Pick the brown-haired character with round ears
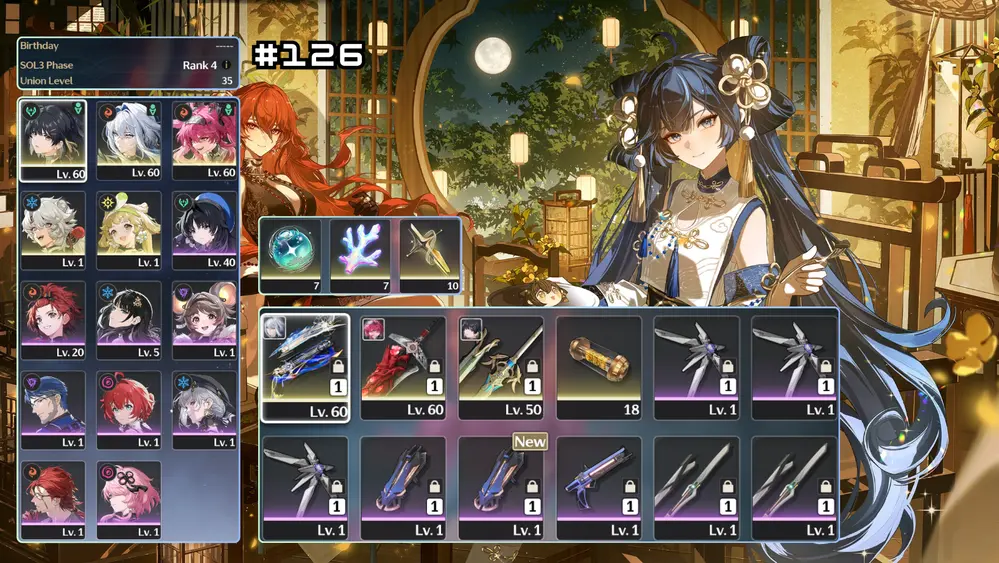 [x=205, y=320]
